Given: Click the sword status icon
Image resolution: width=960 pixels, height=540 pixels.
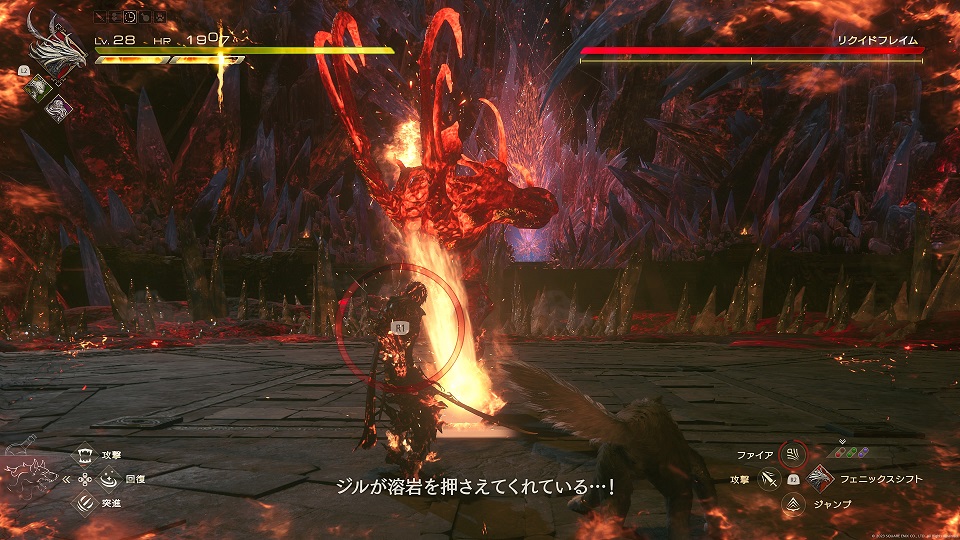Looking at the screenshot, I should [101, 18].
